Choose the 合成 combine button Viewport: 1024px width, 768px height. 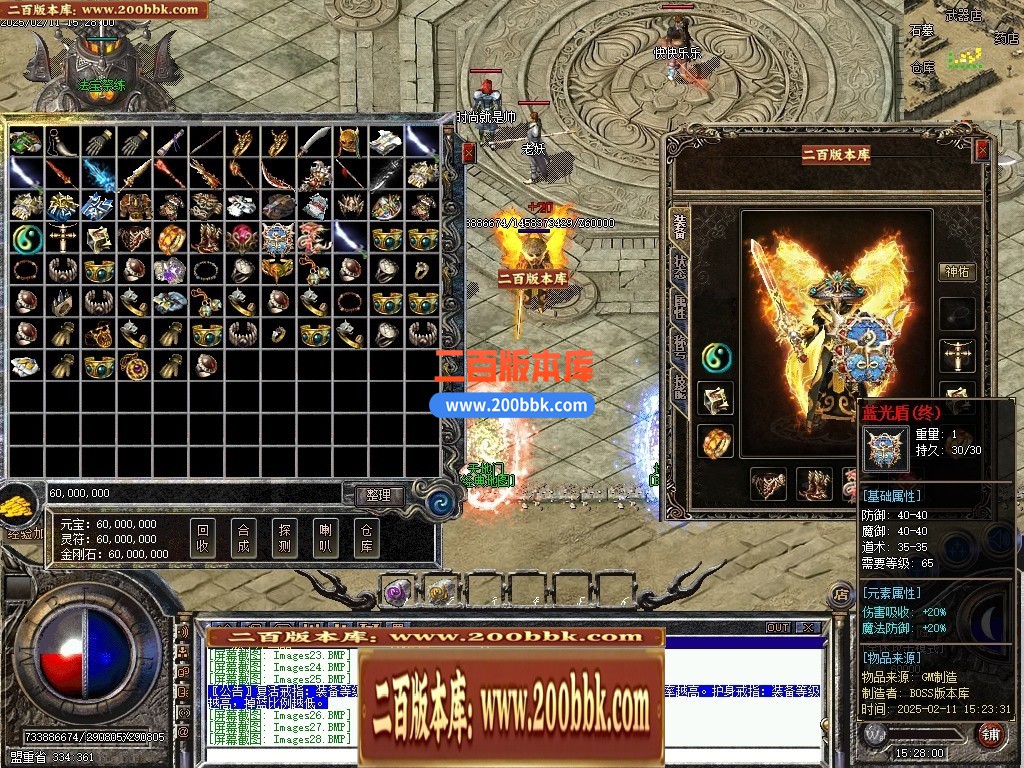pyautogui.click(x=243, y=539)
